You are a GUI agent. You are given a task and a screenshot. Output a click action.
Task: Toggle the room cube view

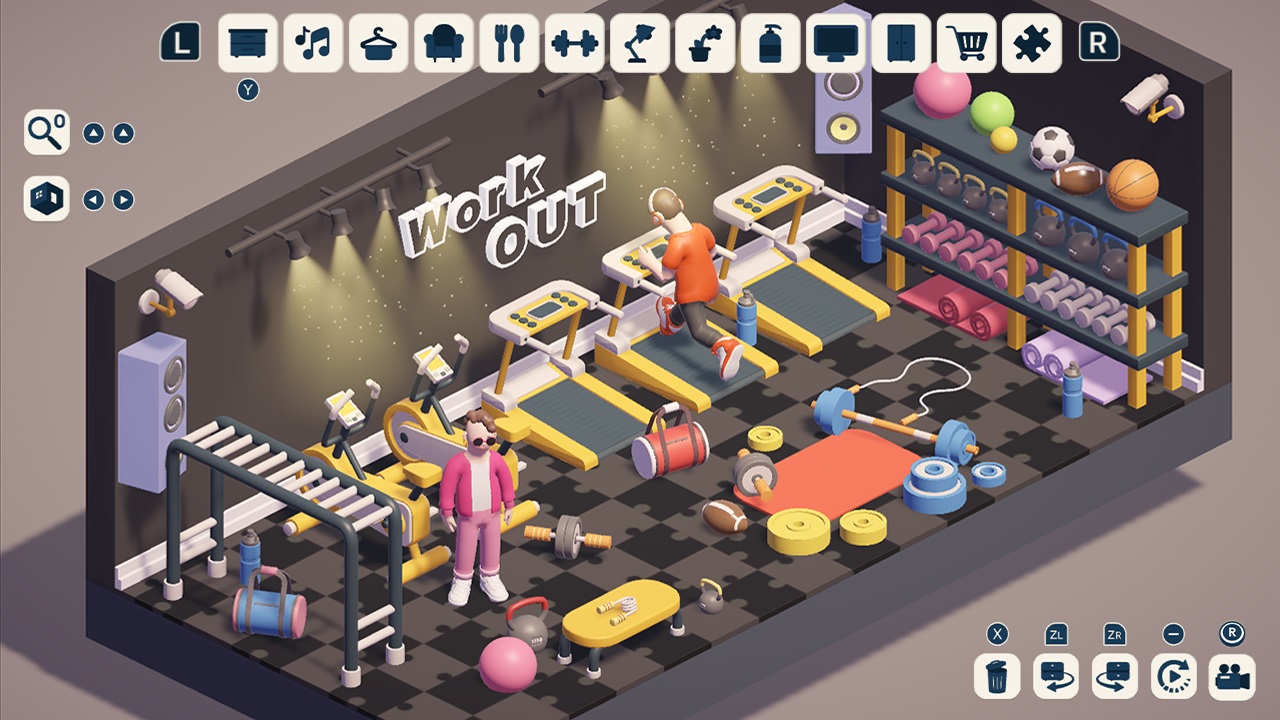pyautogui.click(x=45, y=197)
